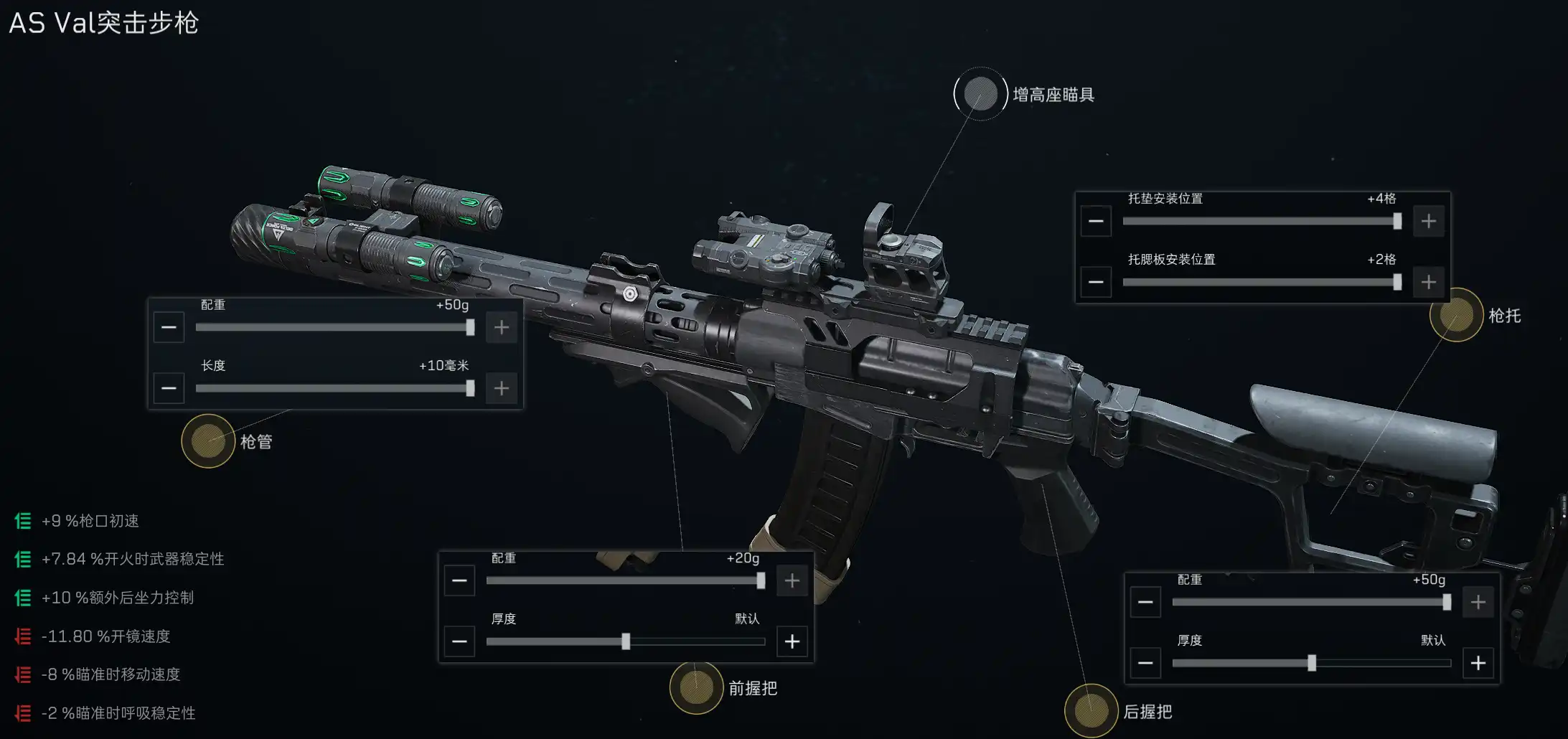Image resolution: width=1568 pixels, height=739 pixels.
Task: Lower the foregrip 配重 weight with minus
Action: point(459,580)
